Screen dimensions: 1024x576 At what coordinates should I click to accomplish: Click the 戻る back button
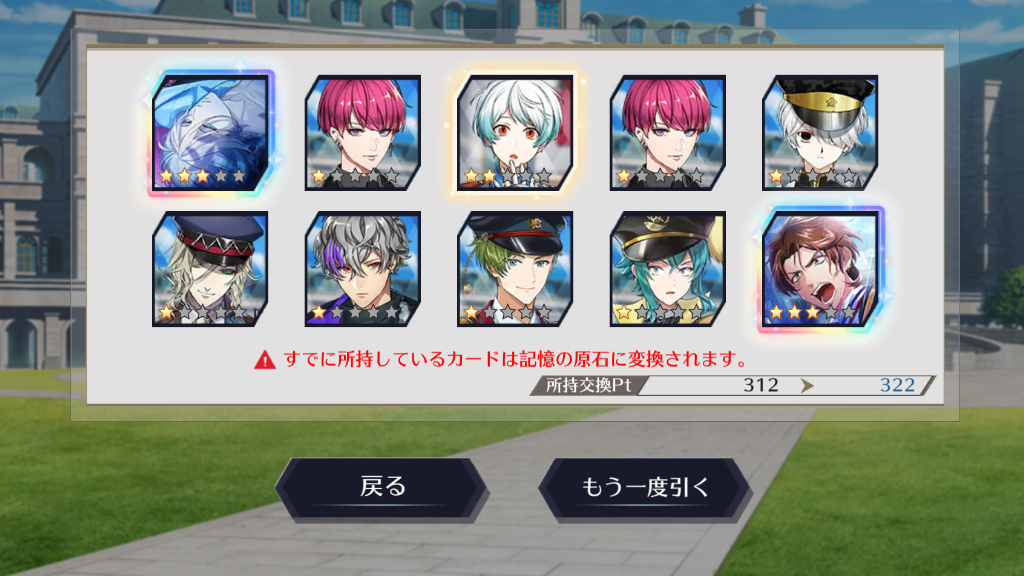click(x=382, y=488)
